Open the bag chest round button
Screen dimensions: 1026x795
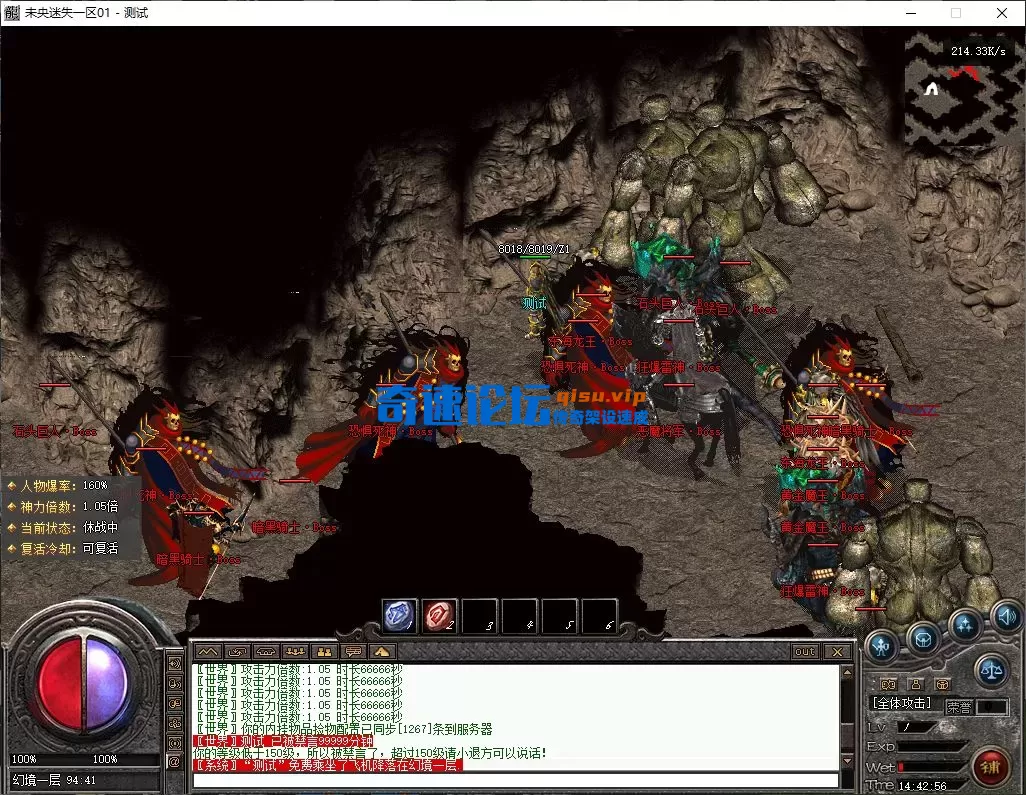coord(922,637)
